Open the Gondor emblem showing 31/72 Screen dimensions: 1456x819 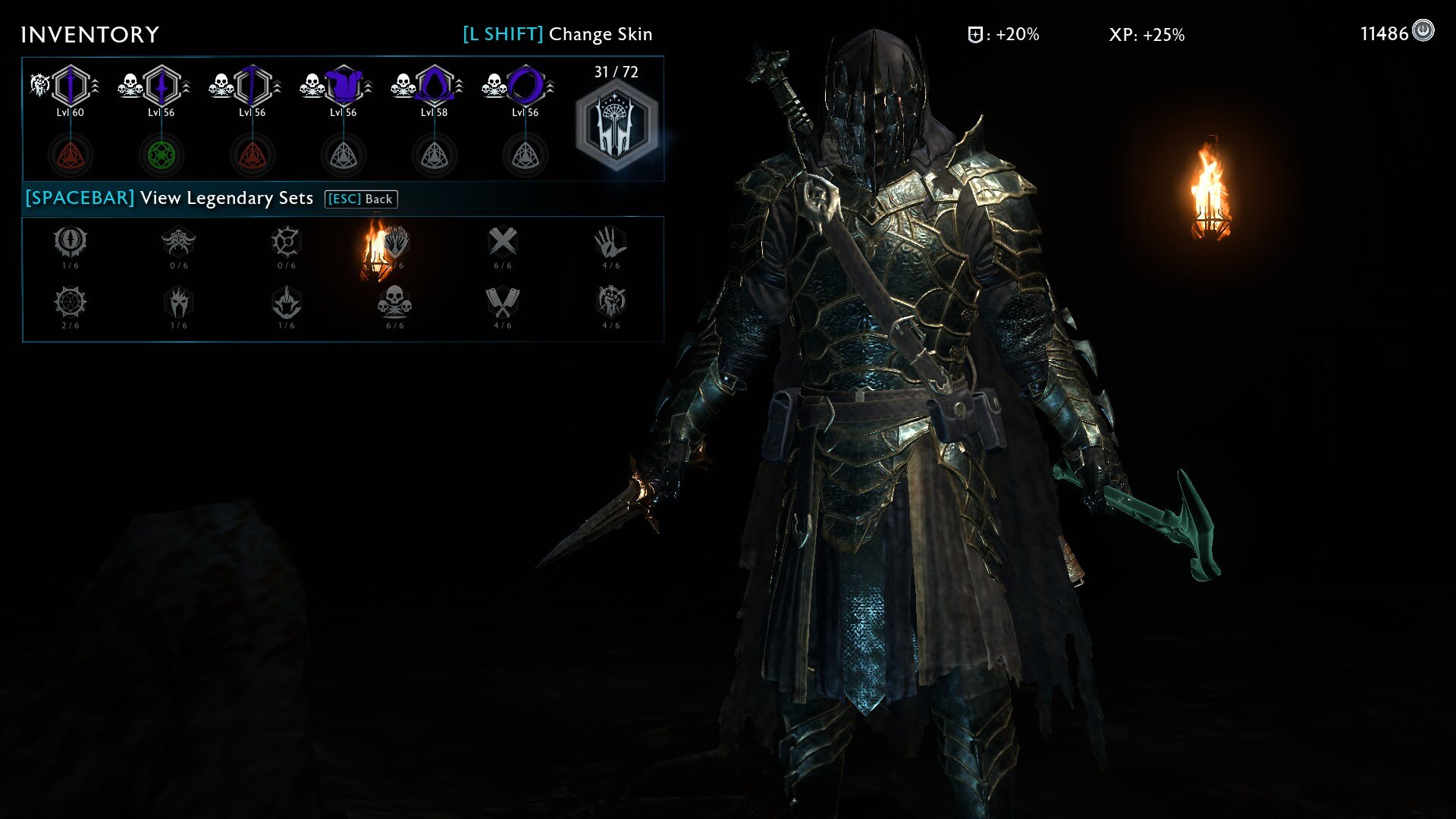(616, 121)
